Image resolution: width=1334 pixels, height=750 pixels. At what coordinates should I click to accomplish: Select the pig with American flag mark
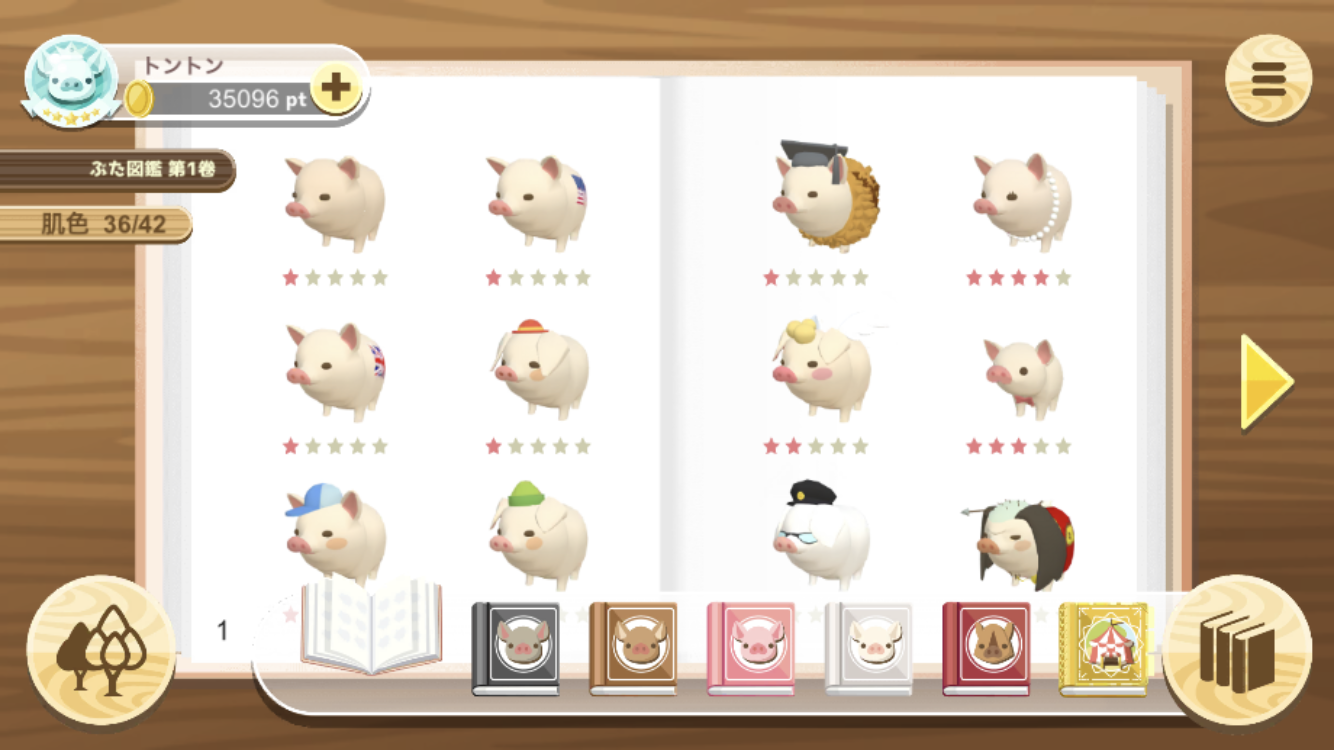tap(537, 202)
